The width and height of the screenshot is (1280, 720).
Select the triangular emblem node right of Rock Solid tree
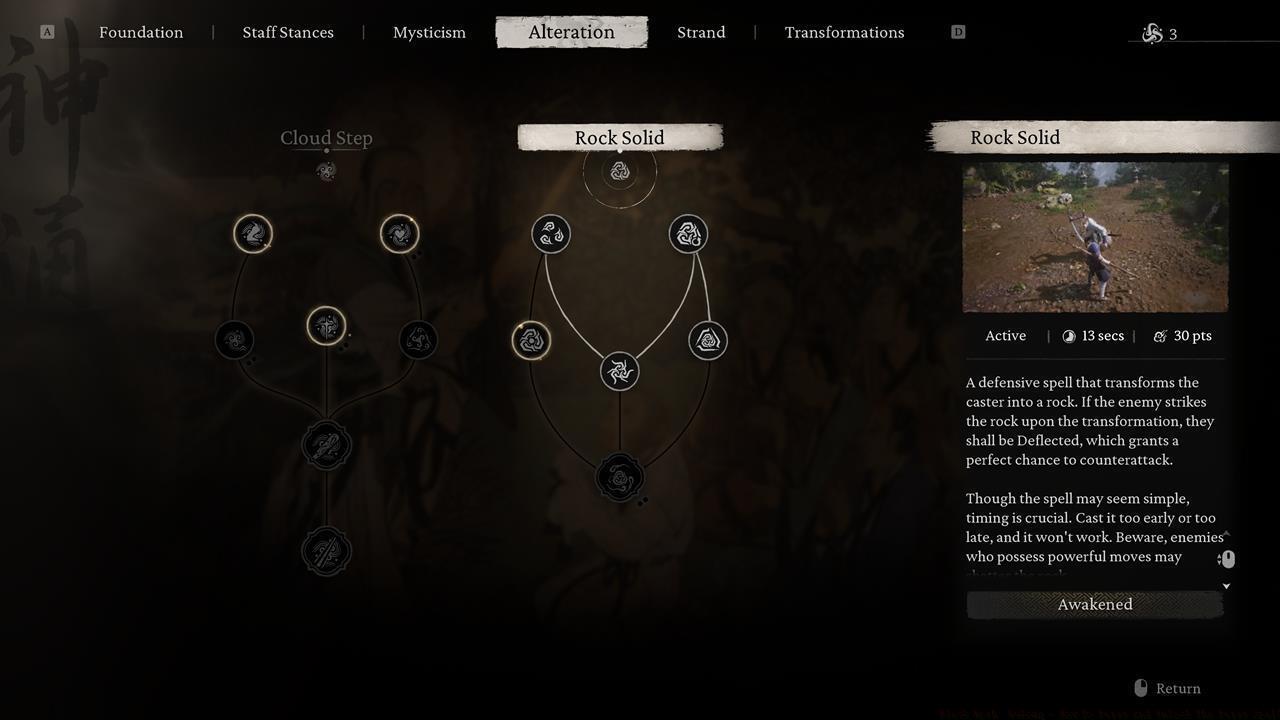pyautogui.click(x=707, y=339)
